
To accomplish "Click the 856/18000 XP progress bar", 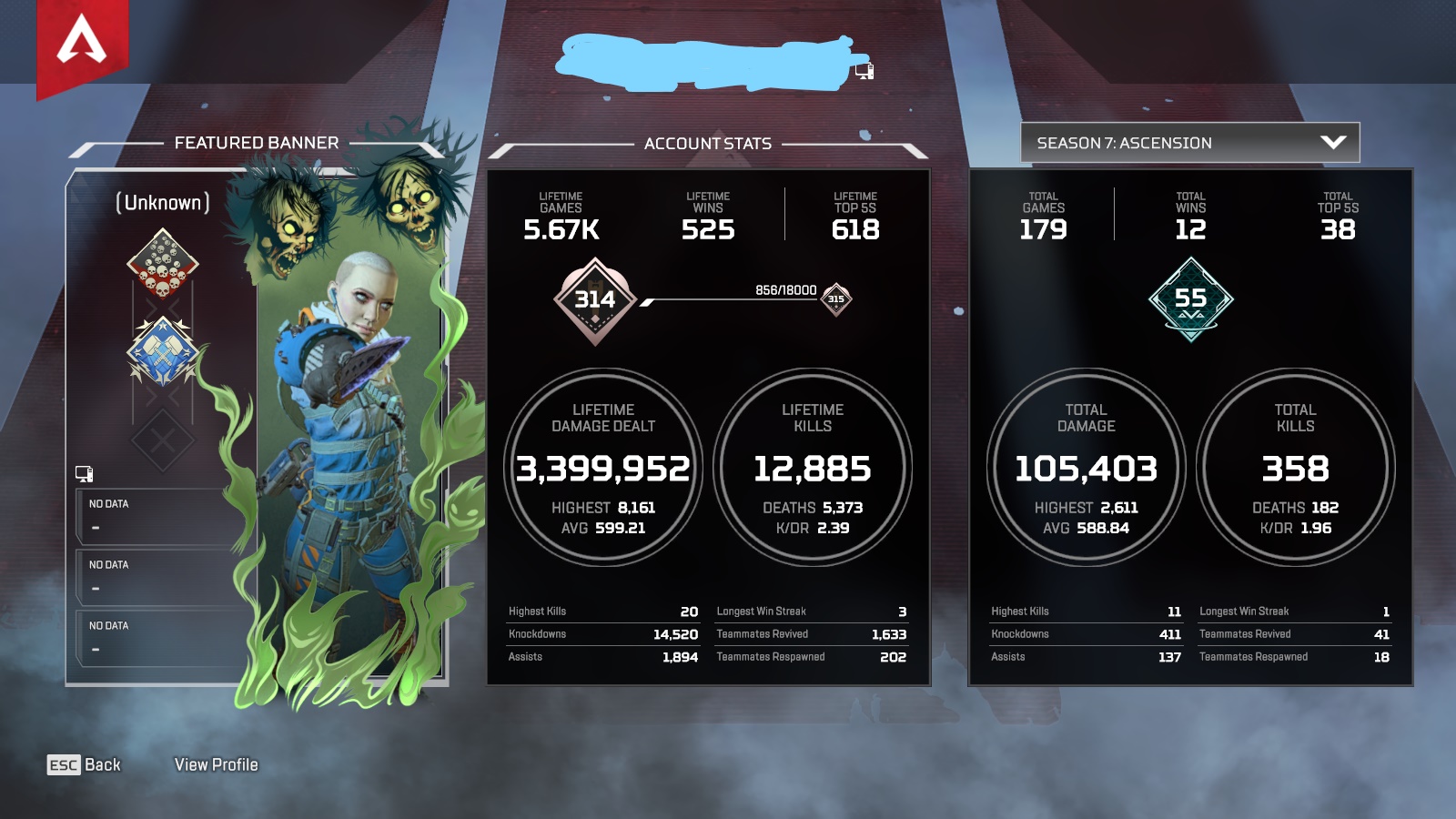I will [x=728, y=303].
